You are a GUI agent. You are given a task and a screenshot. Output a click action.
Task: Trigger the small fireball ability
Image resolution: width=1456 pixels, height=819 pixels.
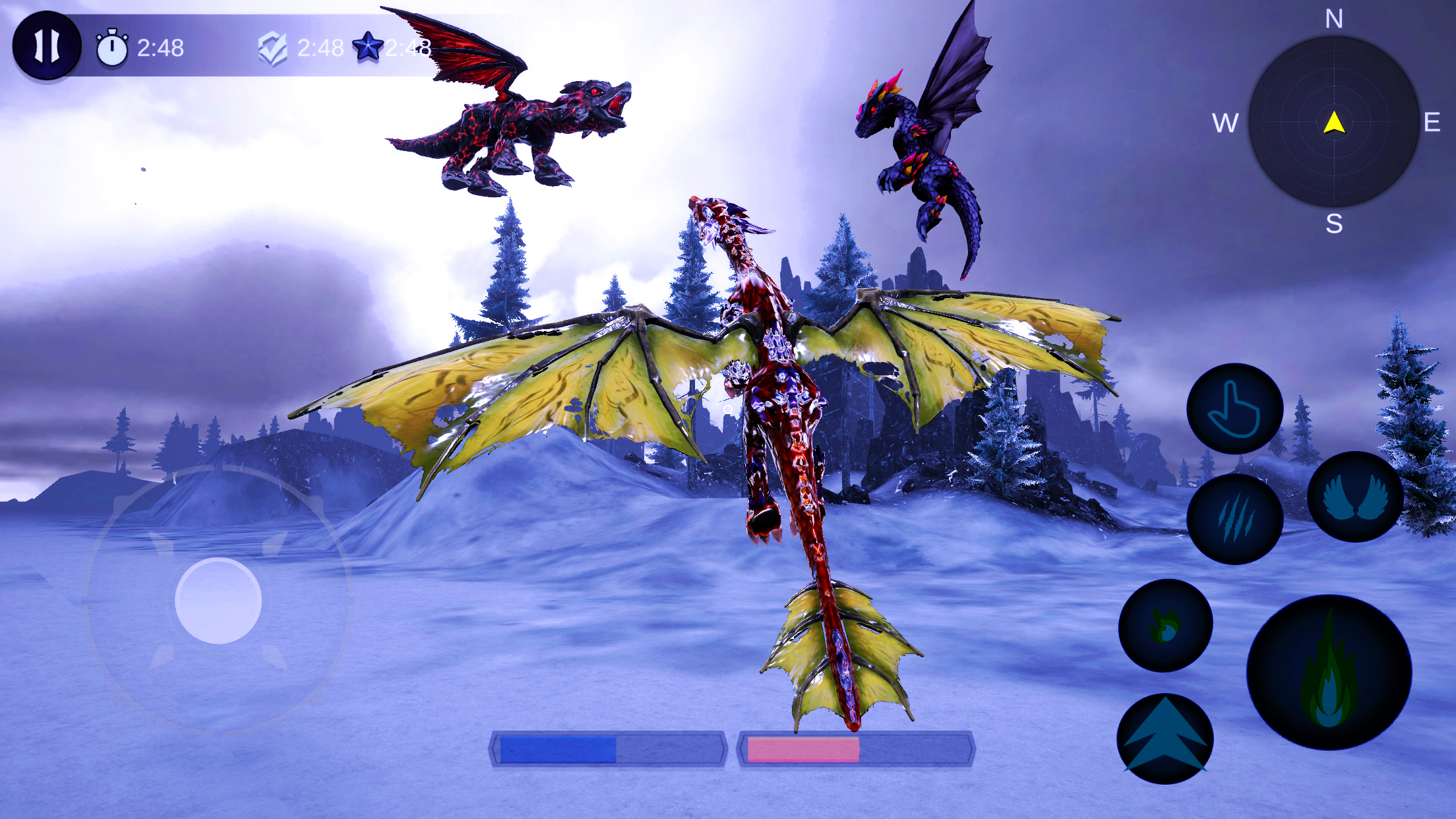point(1165,625)
